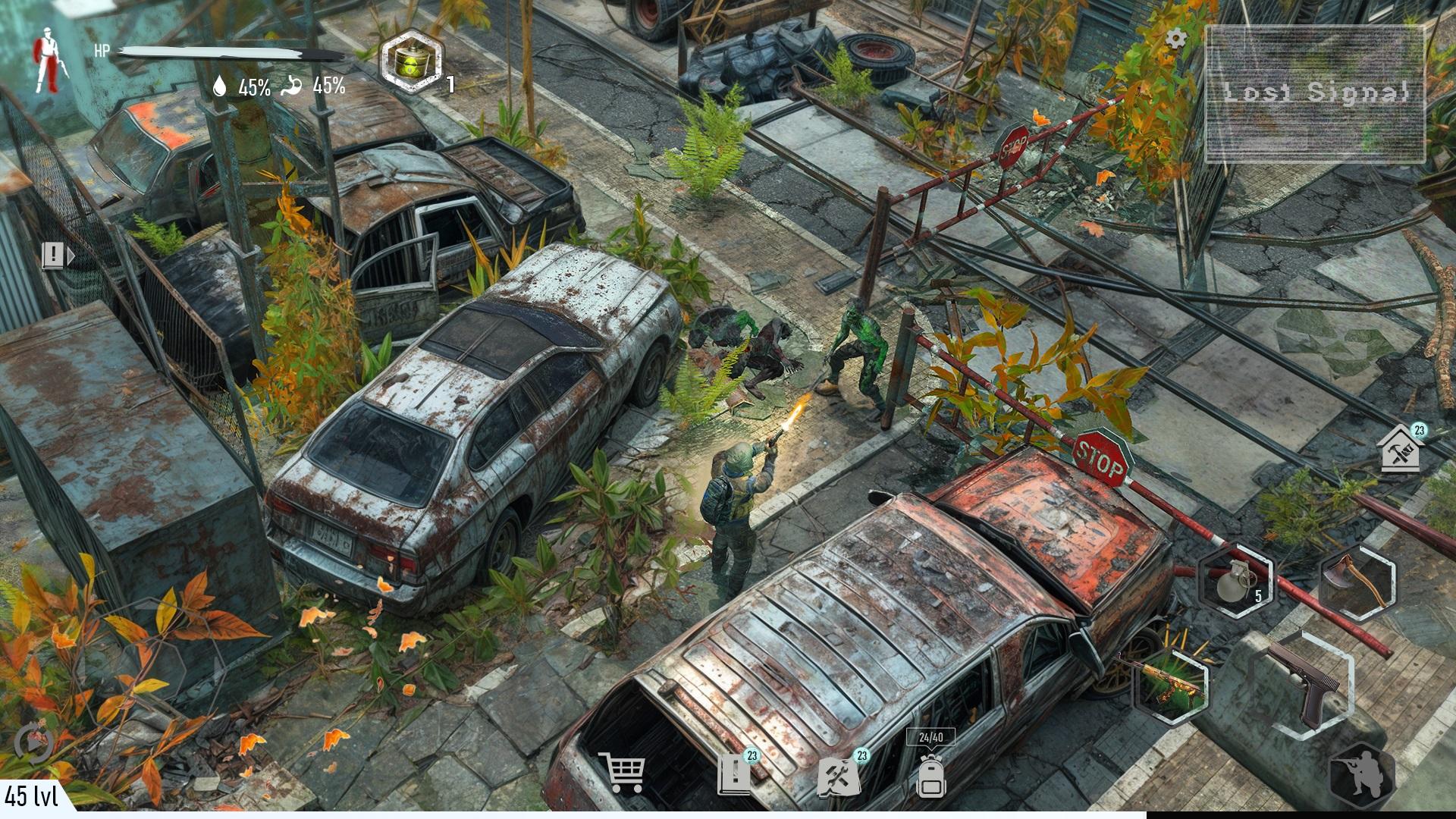Open the settings gear
1456x819 pixels.
[x=1178, y=38]
